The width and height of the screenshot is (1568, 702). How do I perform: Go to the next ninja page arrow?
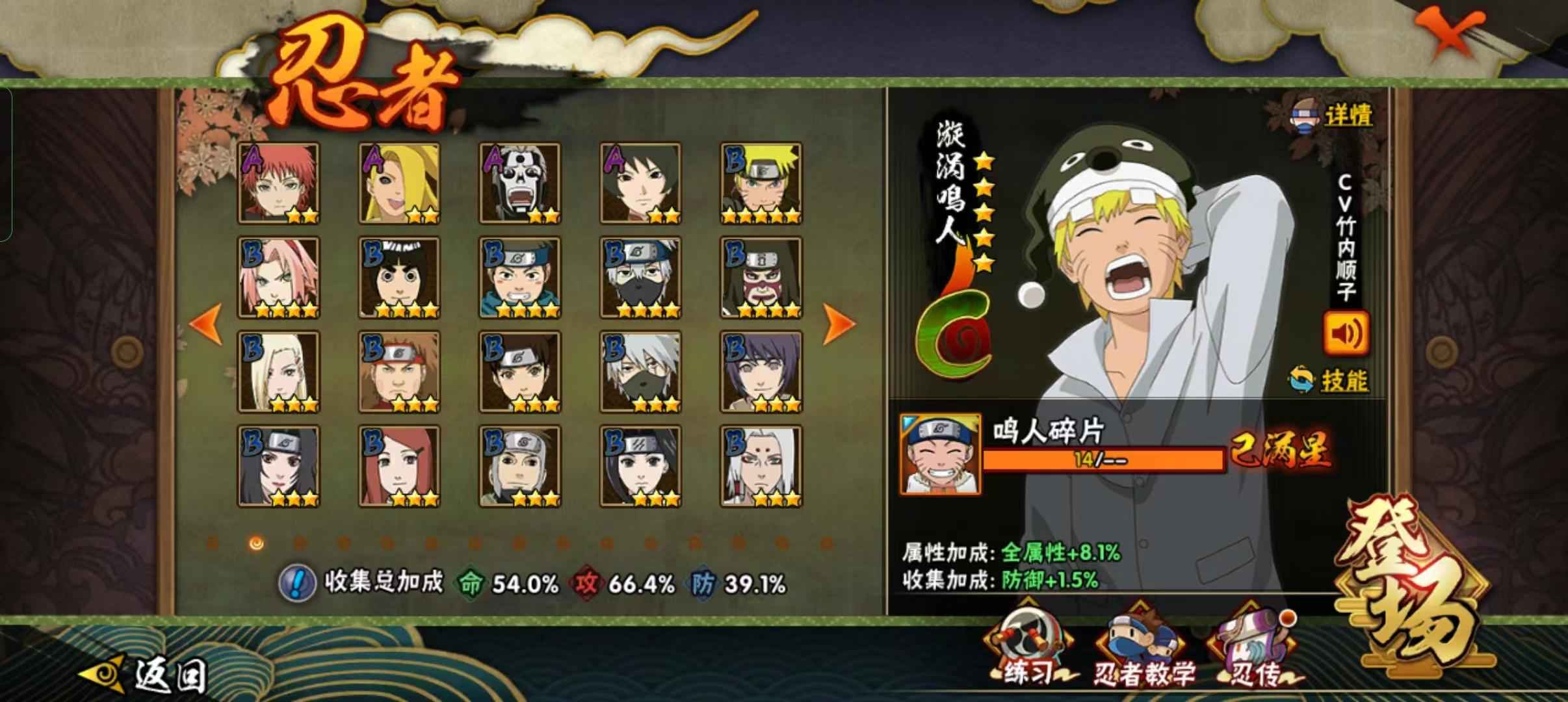point(839,323)
